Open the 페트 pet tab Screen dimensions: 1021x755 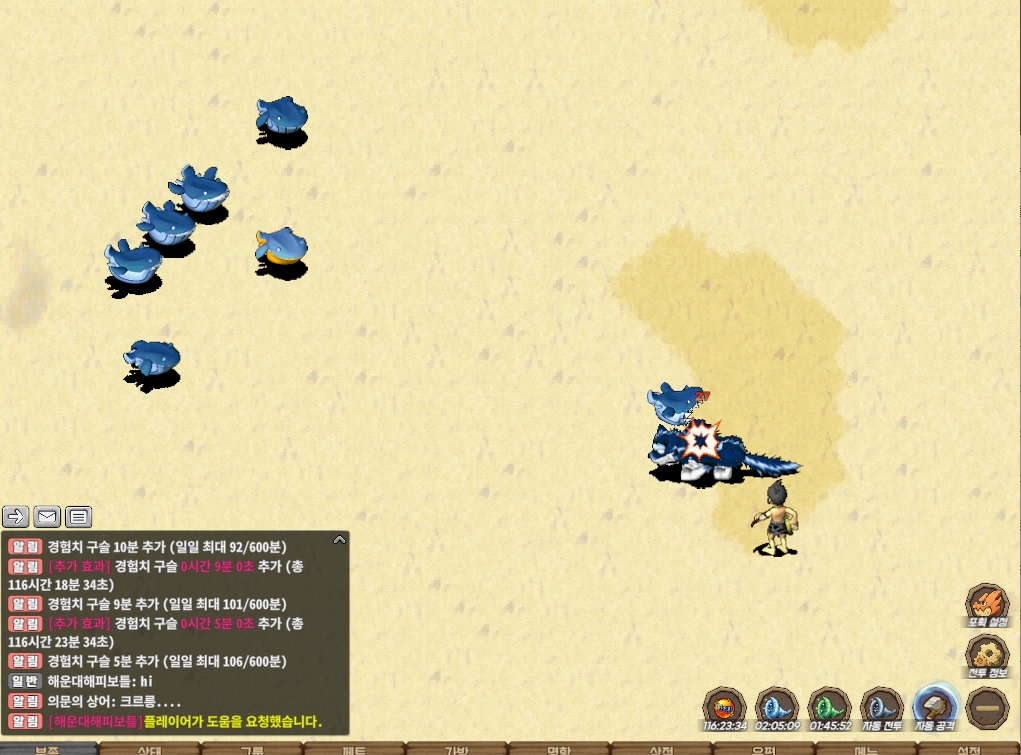[354, 749]
